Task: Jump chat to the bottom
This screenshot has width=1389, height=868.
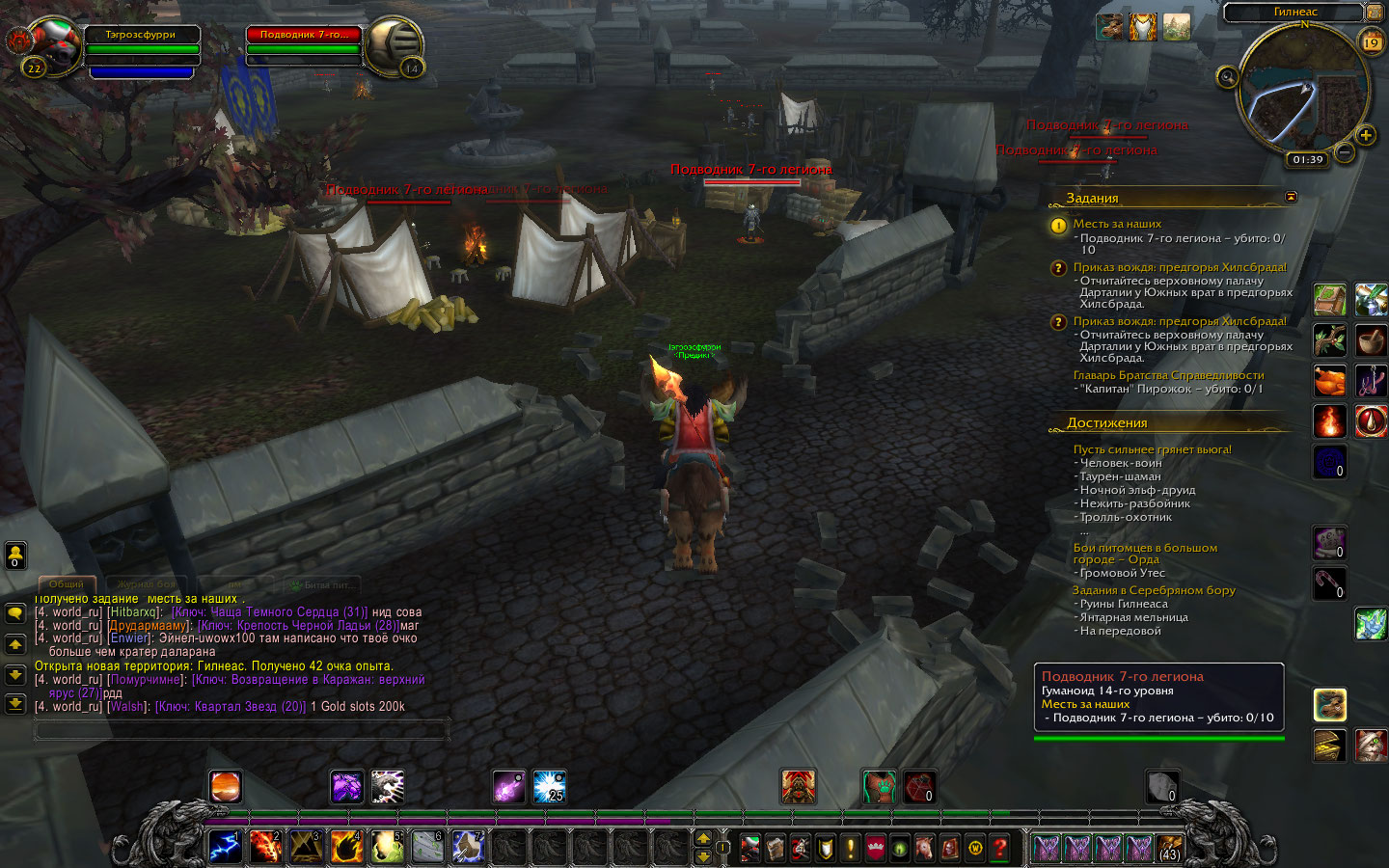Action: coord(15,703)
